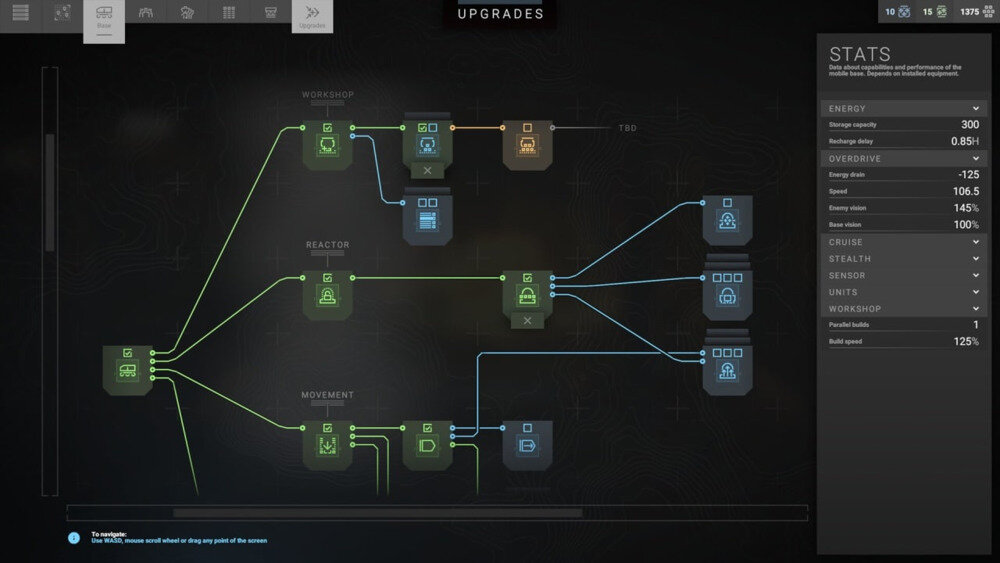1000x563 pixels.
Task: Open the Upgrades tab
Action: (312, 17)
